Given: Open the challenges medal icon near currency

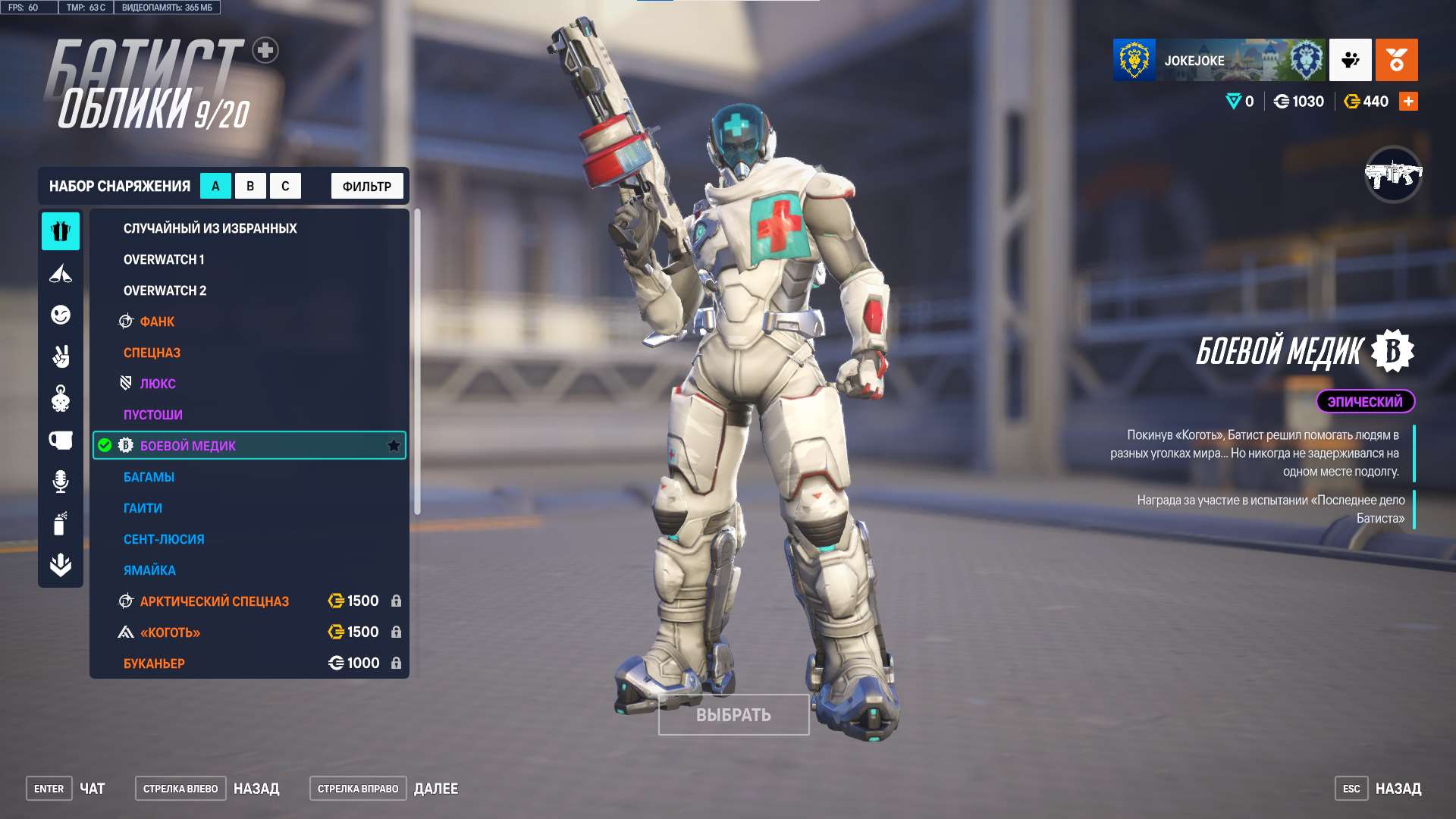Looking at the screenshot, I should (1397, 61).
